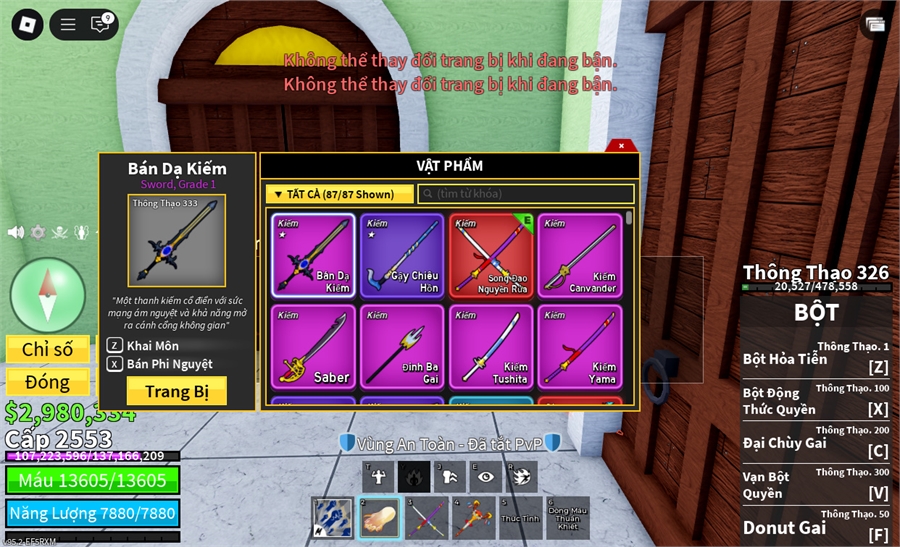Open the Tất Cả filter dropdown
This screenshot has width=900, height=547.
click(340, 194)
